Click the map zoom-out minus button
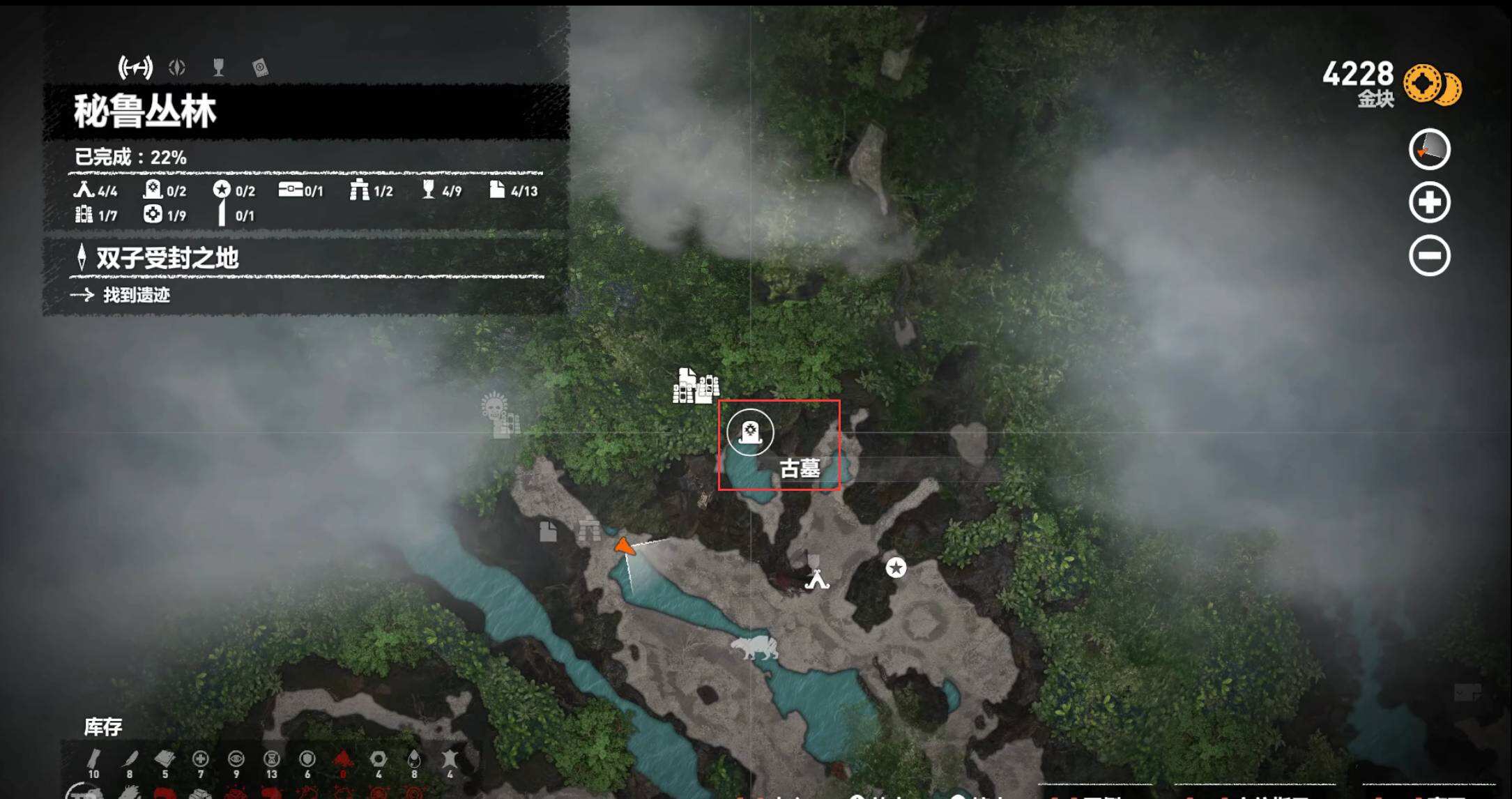1512x799 pixels. click(x=1429, y=256)
